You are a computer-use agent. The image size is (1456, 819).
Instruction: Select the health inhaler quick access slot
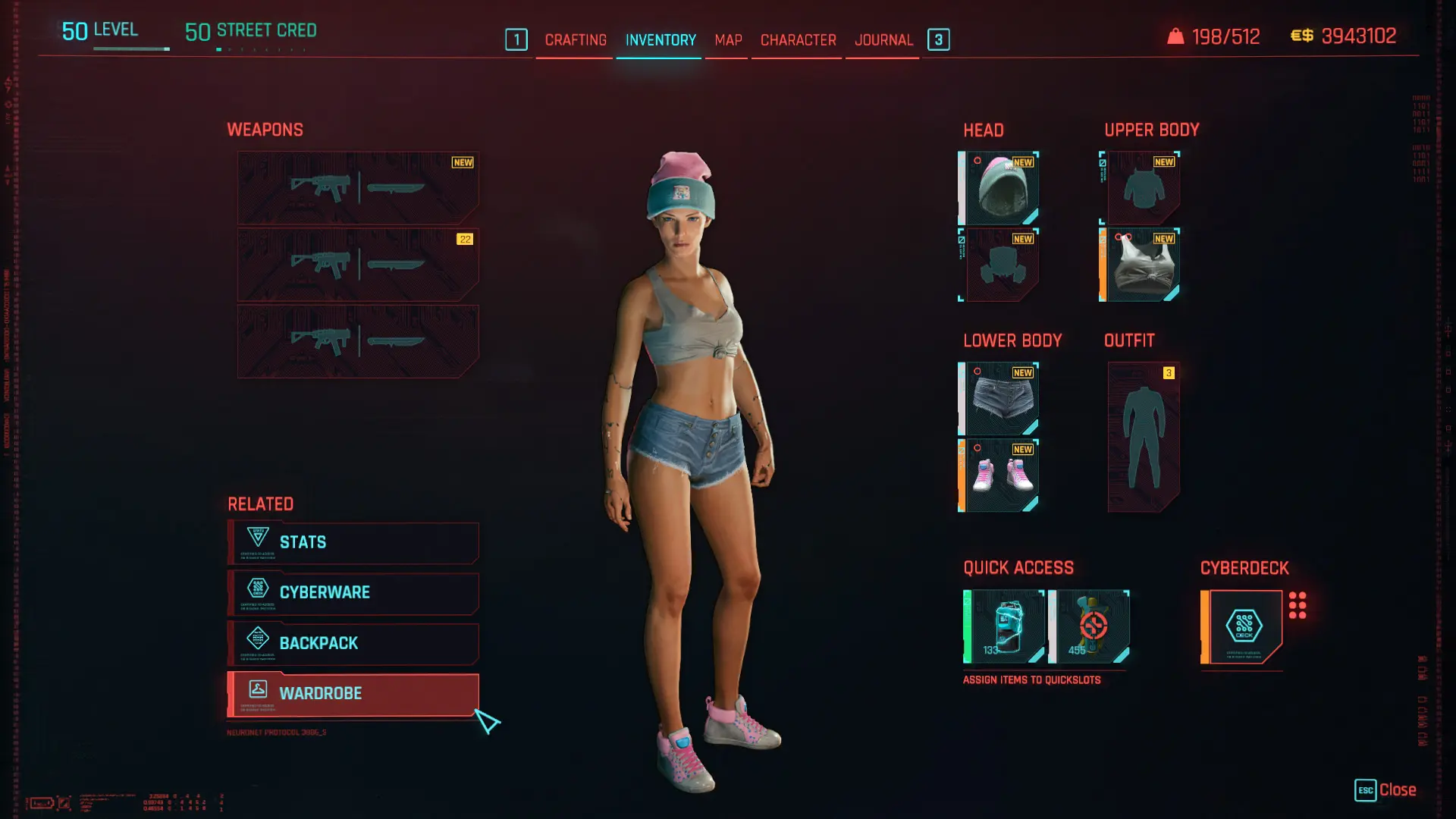[1006, 626]
